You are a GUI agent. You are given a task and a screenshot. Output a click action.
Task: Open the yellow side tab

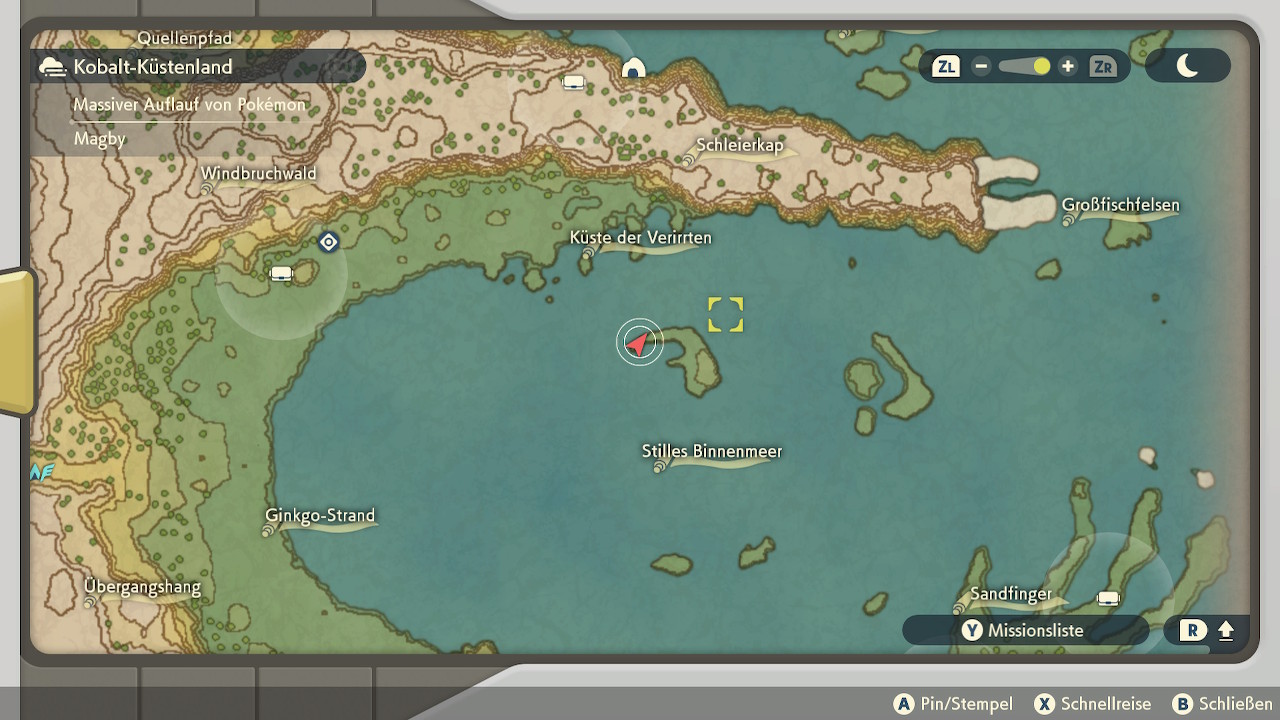(17, 342)
